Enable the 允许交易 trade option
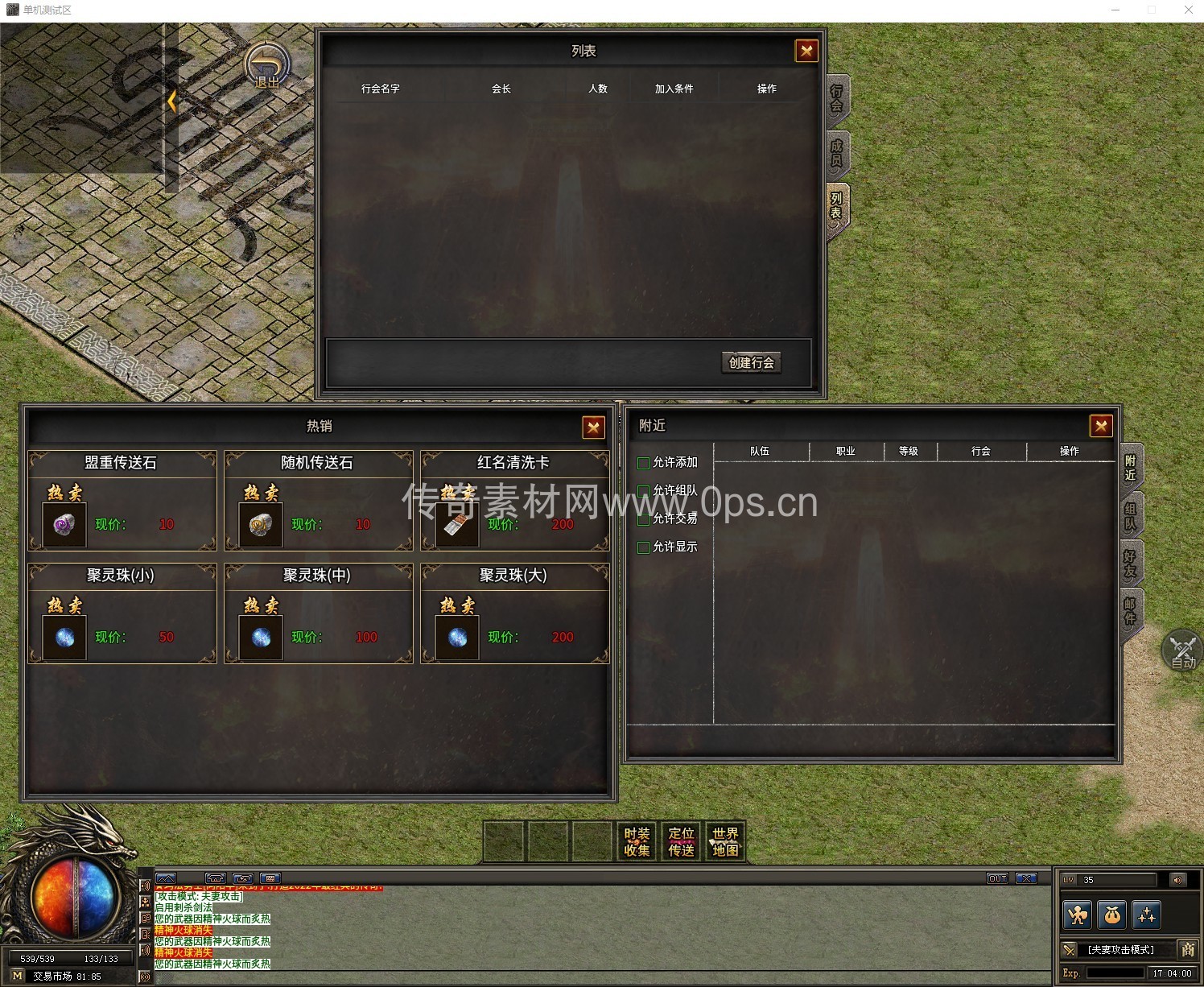The image size is (1204, 987). 644,519
